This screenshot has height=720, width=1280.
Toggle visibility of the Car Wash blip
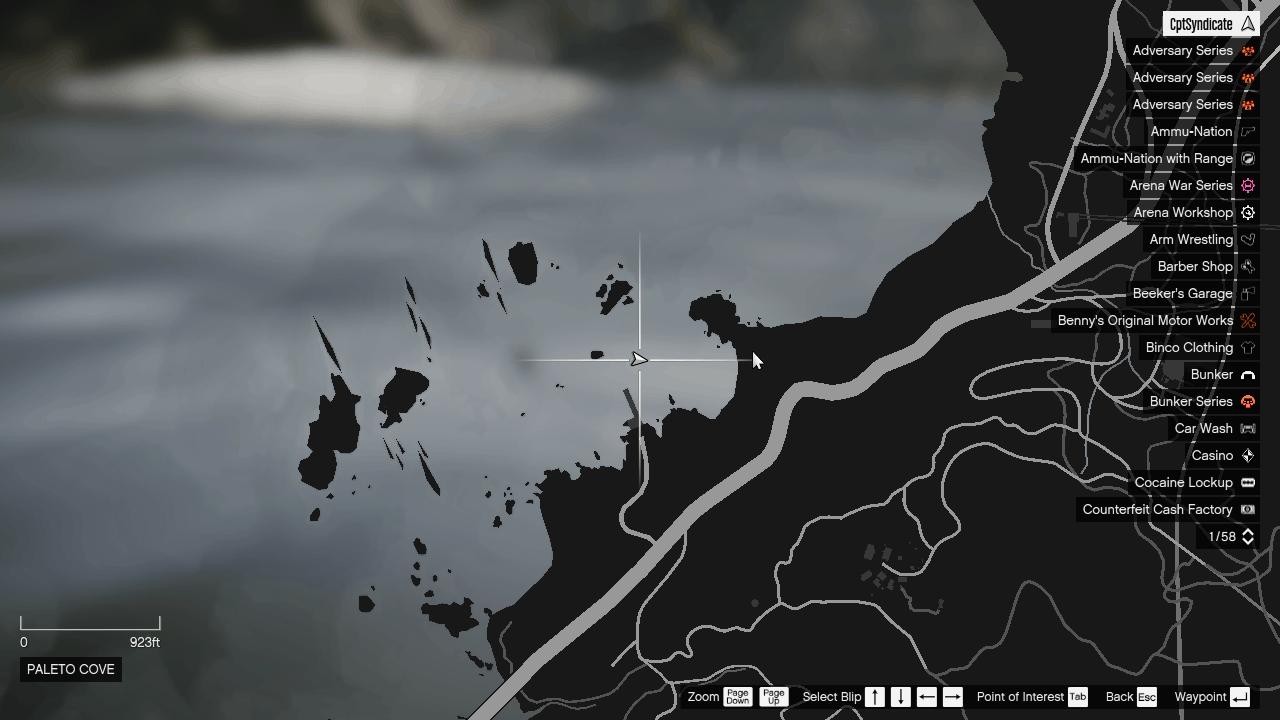[x=1247, y=428]
